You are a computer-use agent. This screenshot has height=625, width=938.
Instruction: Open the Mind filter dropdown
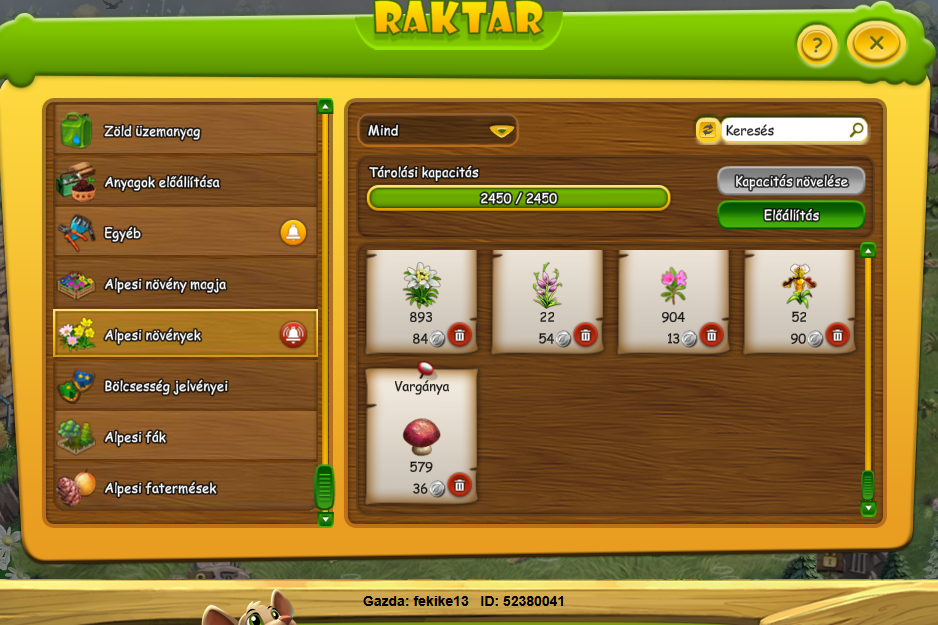coord(438,130)
